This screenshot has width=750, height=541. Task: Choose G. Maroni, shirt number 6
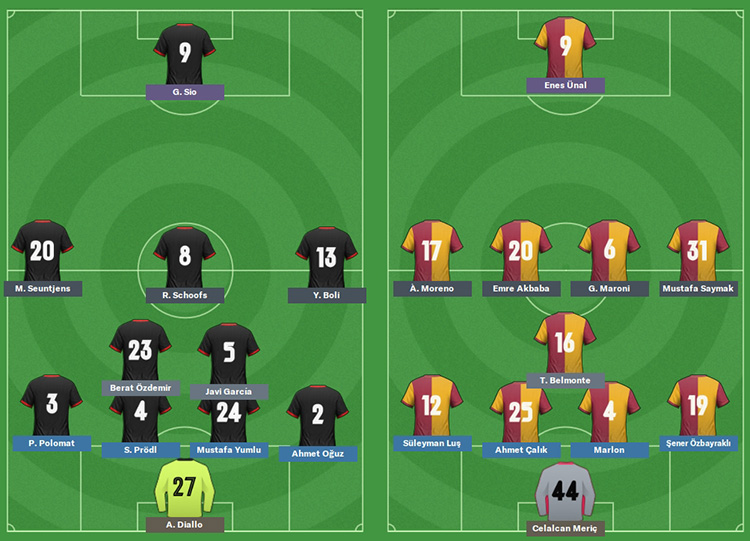(x=610, y=250)
